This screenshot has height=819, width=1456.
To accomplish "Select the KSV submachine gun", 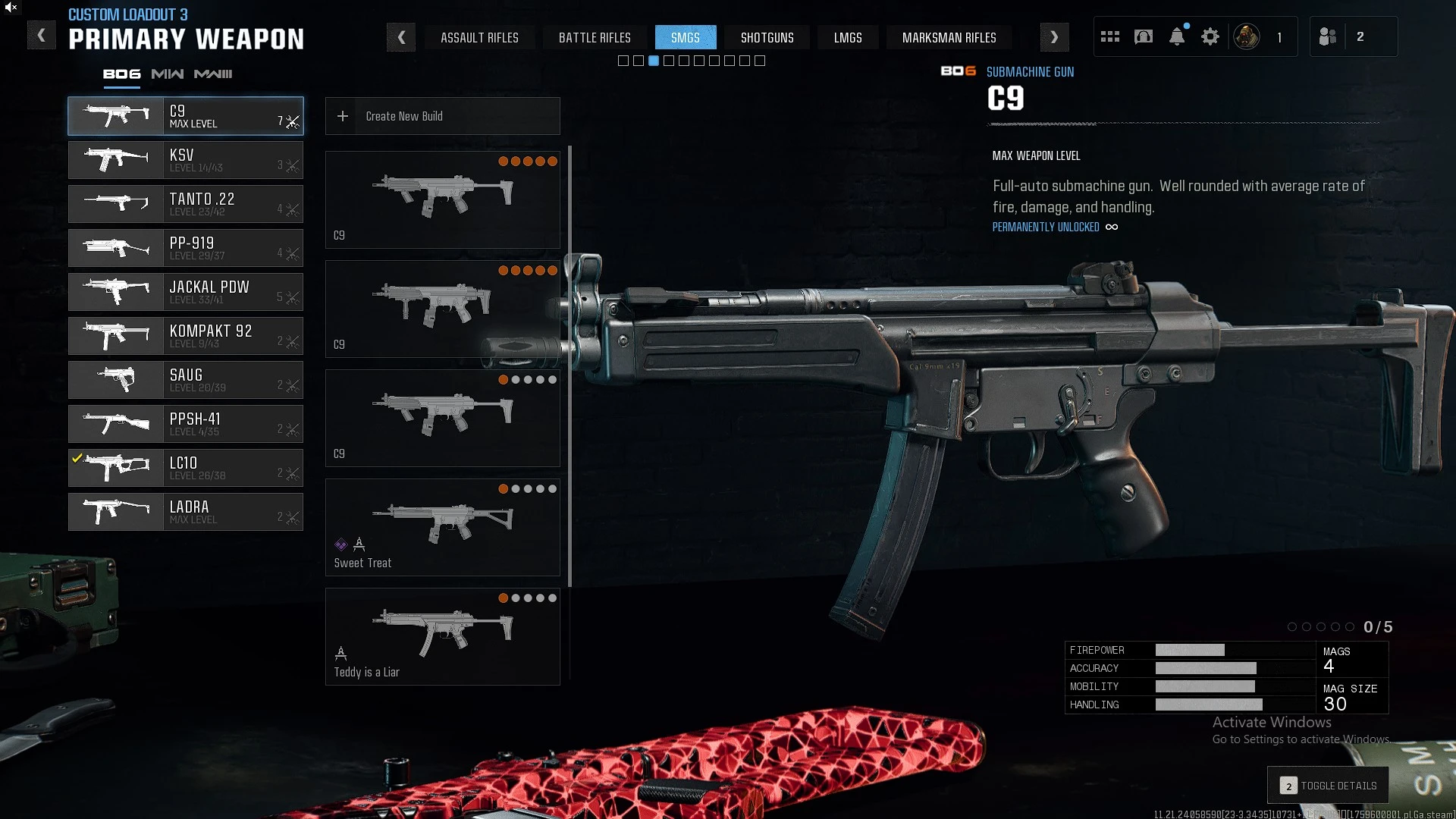I will click(x=186, y=160).
